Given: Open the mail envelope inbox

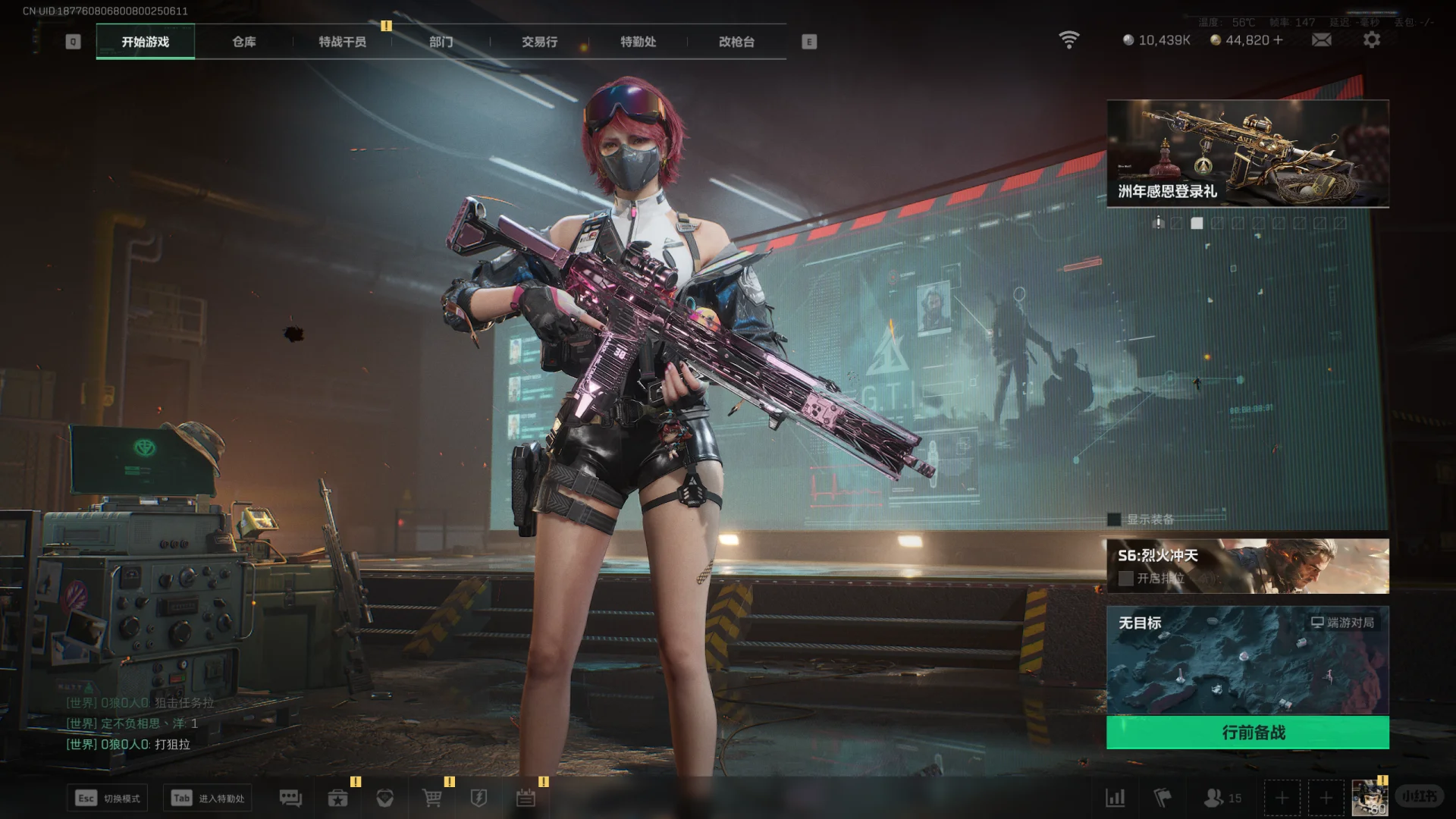Looking at the screenshot, I should (1321, 39).
